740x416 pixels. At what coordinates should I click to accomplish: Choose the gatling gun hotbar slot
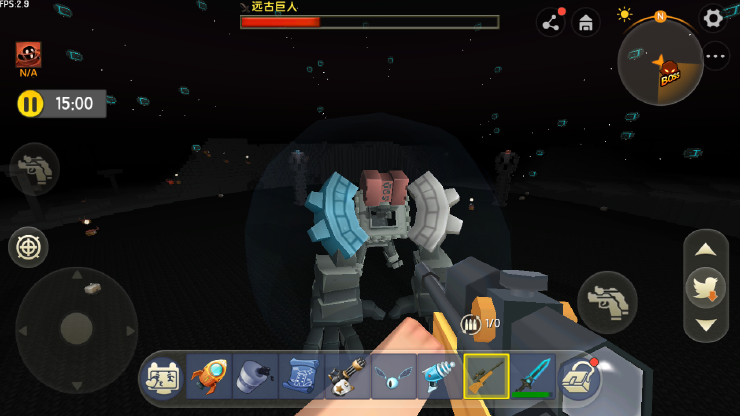[347, 377]
